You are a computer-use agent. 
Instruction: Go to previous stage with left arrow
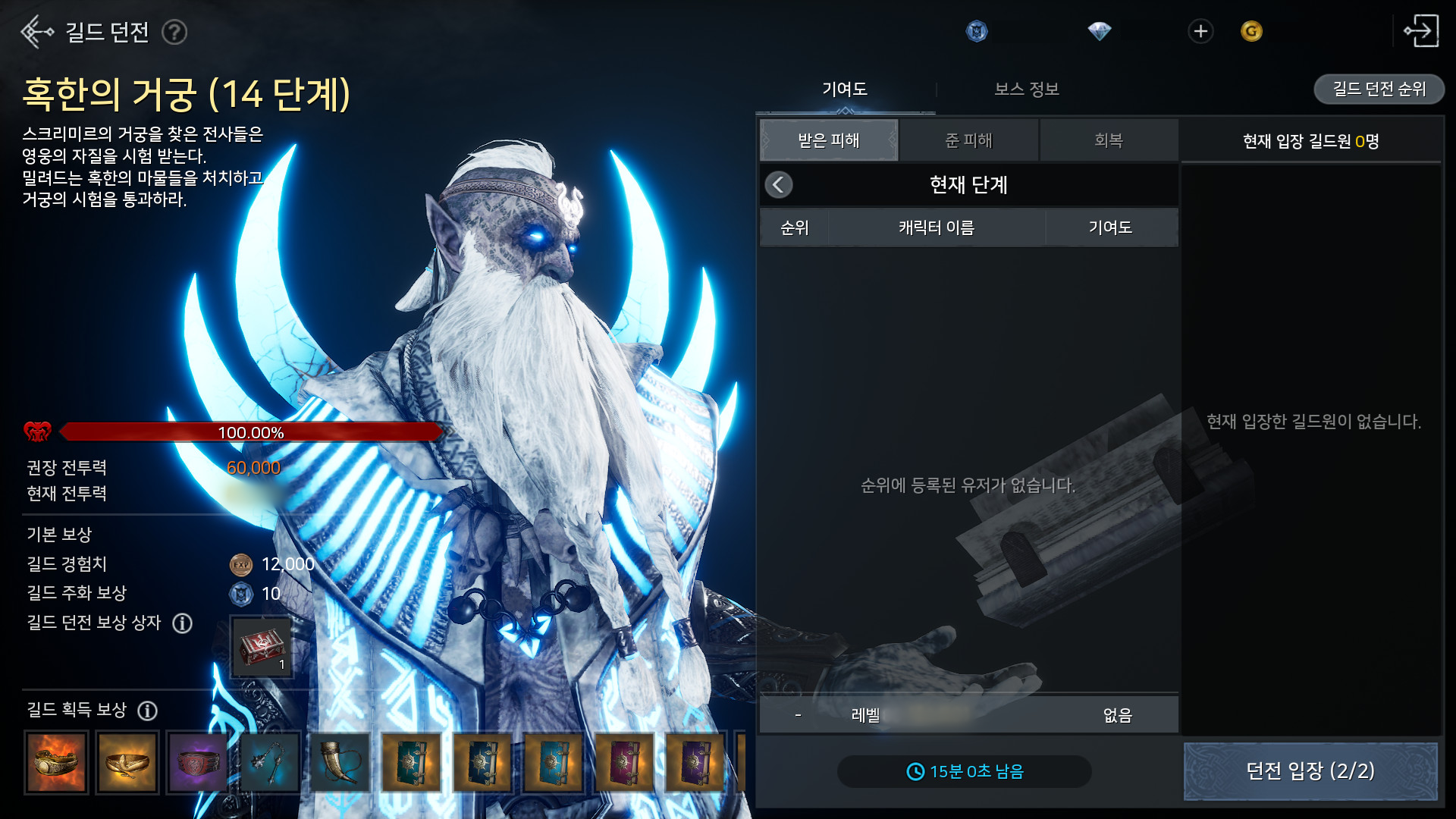click(x=779, y=185)
